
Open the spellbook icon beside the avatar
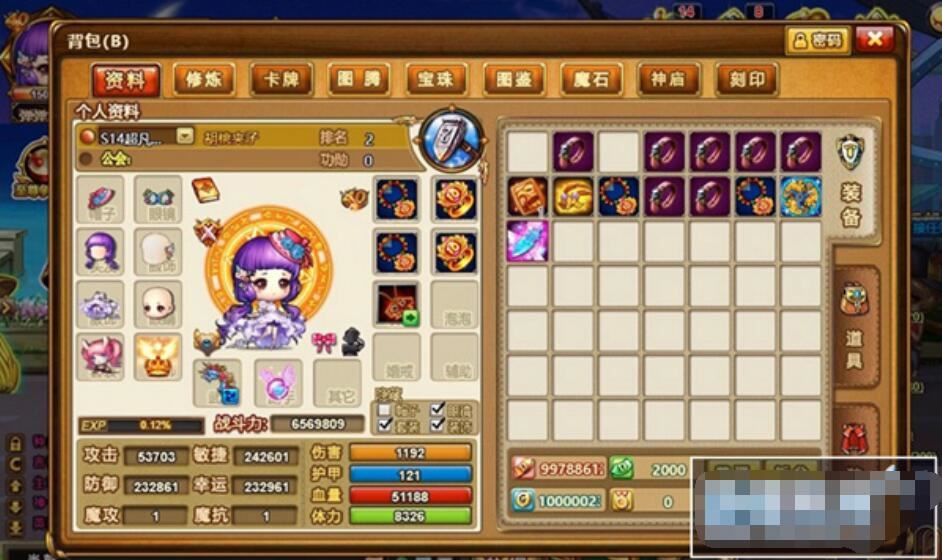click(x=204, y=190)
